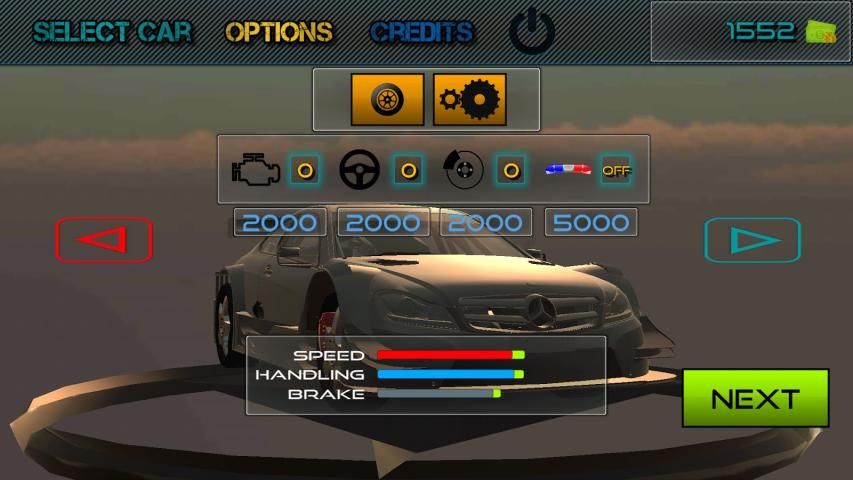
Task: Tap the cash balance money icon
Action: pos(820,32)
